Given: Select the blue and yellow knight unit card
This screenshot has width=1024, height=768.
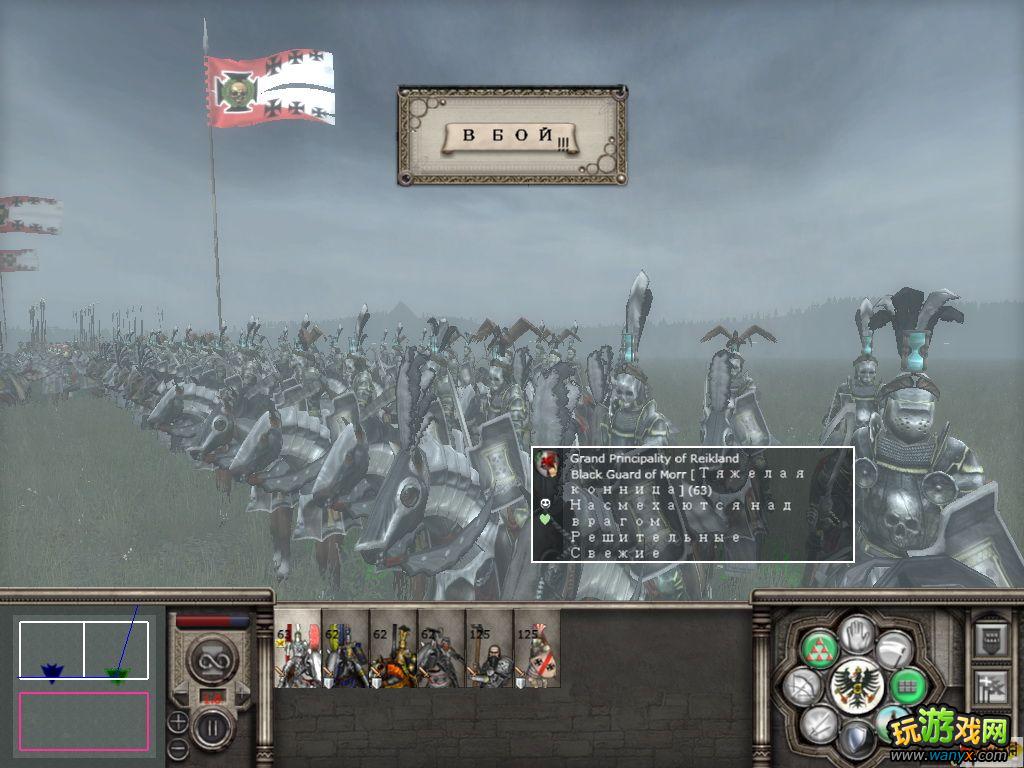Looking at the screenshot, I should pyautogui.click(x=346, y=648).
